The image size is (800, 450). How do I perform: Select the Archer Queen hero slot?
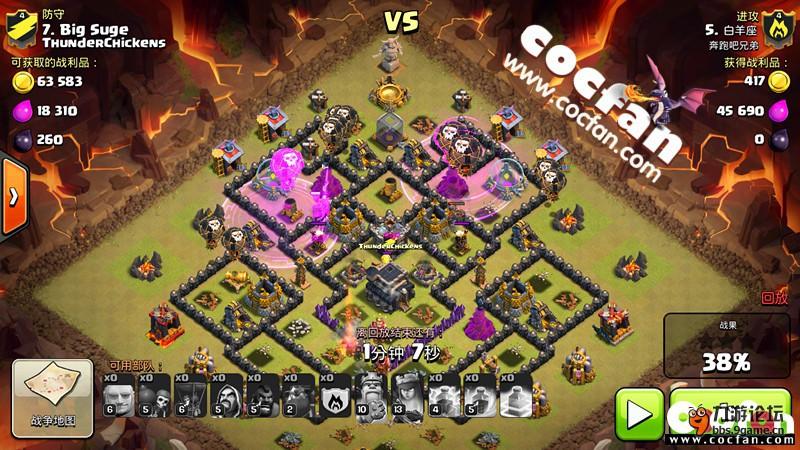coord(408,398)
